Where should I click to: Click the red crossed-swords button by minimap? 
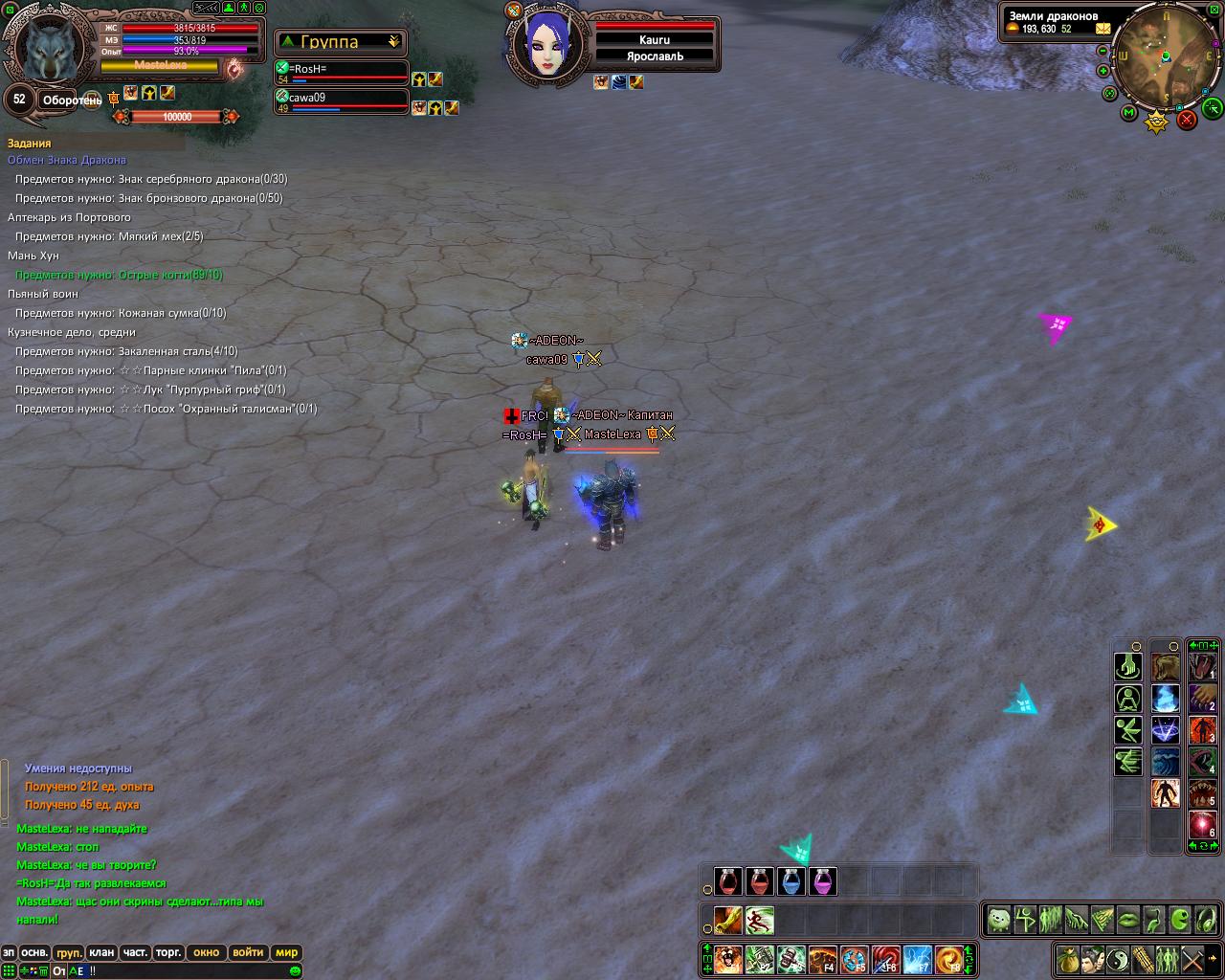[x=1187, y=120]
